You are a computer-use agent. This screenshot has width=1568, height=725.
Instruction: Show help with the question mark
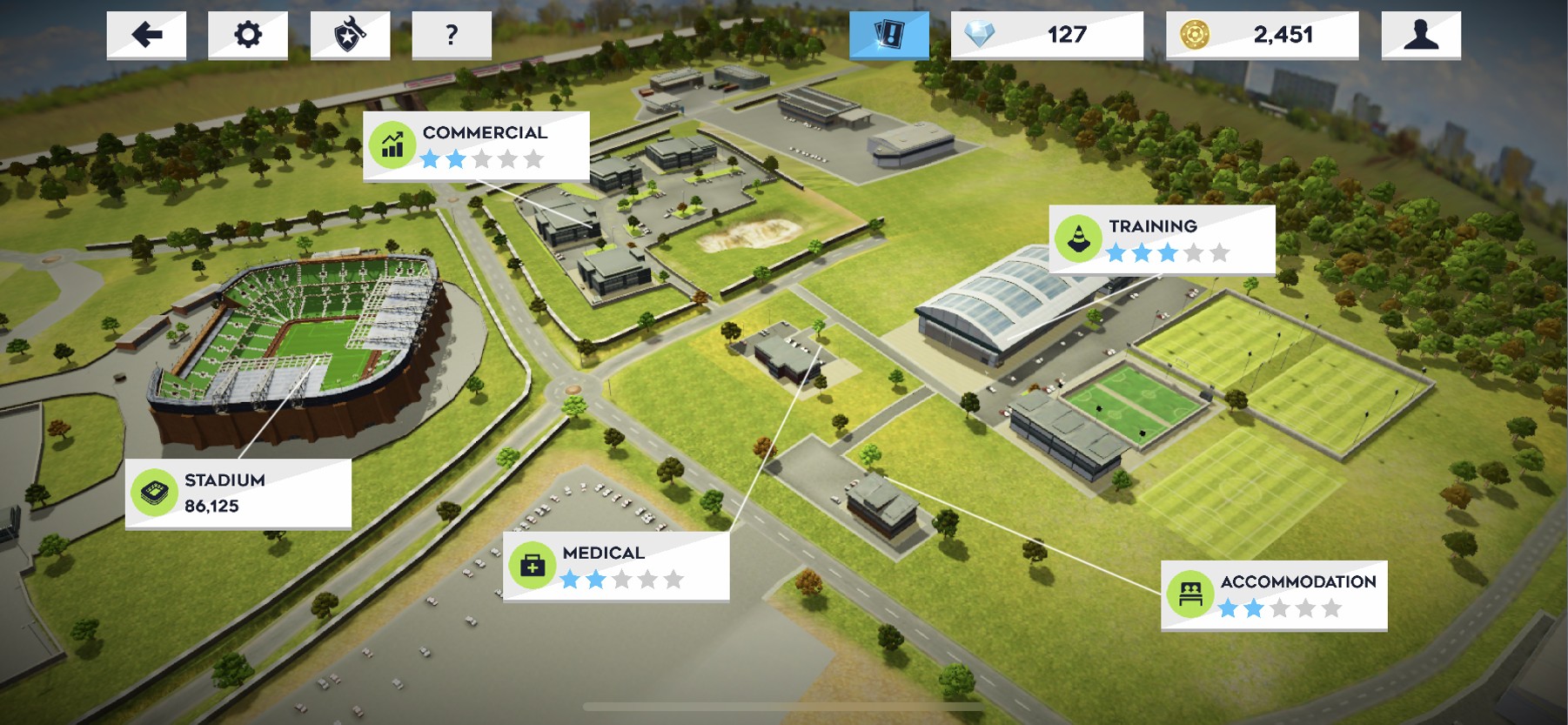tap(451, 35)
